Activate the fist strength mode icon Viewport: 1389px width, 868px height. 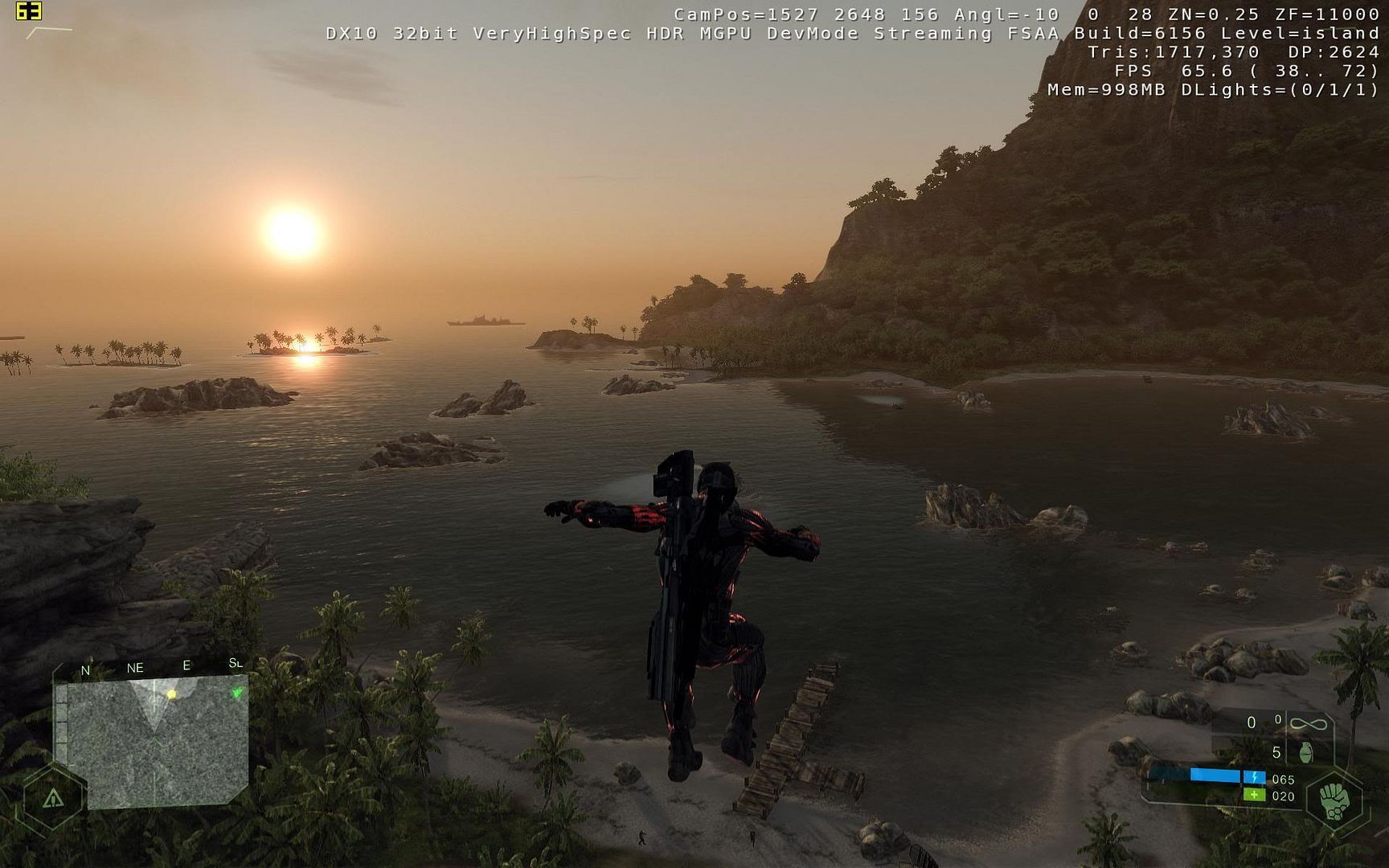[x=1334, y=800]
